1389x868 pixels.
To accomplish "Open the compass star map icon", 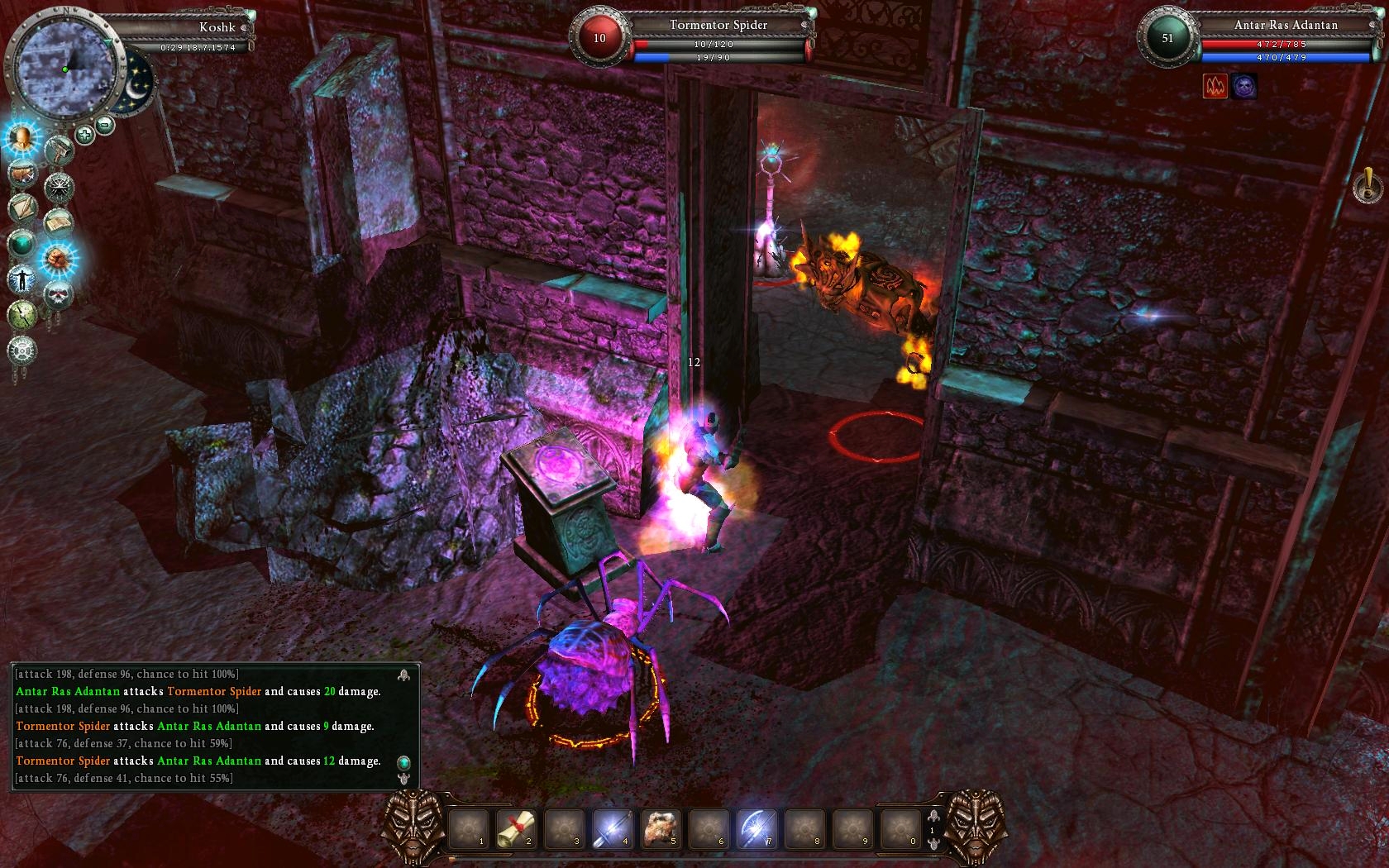I will coord(59,186).
